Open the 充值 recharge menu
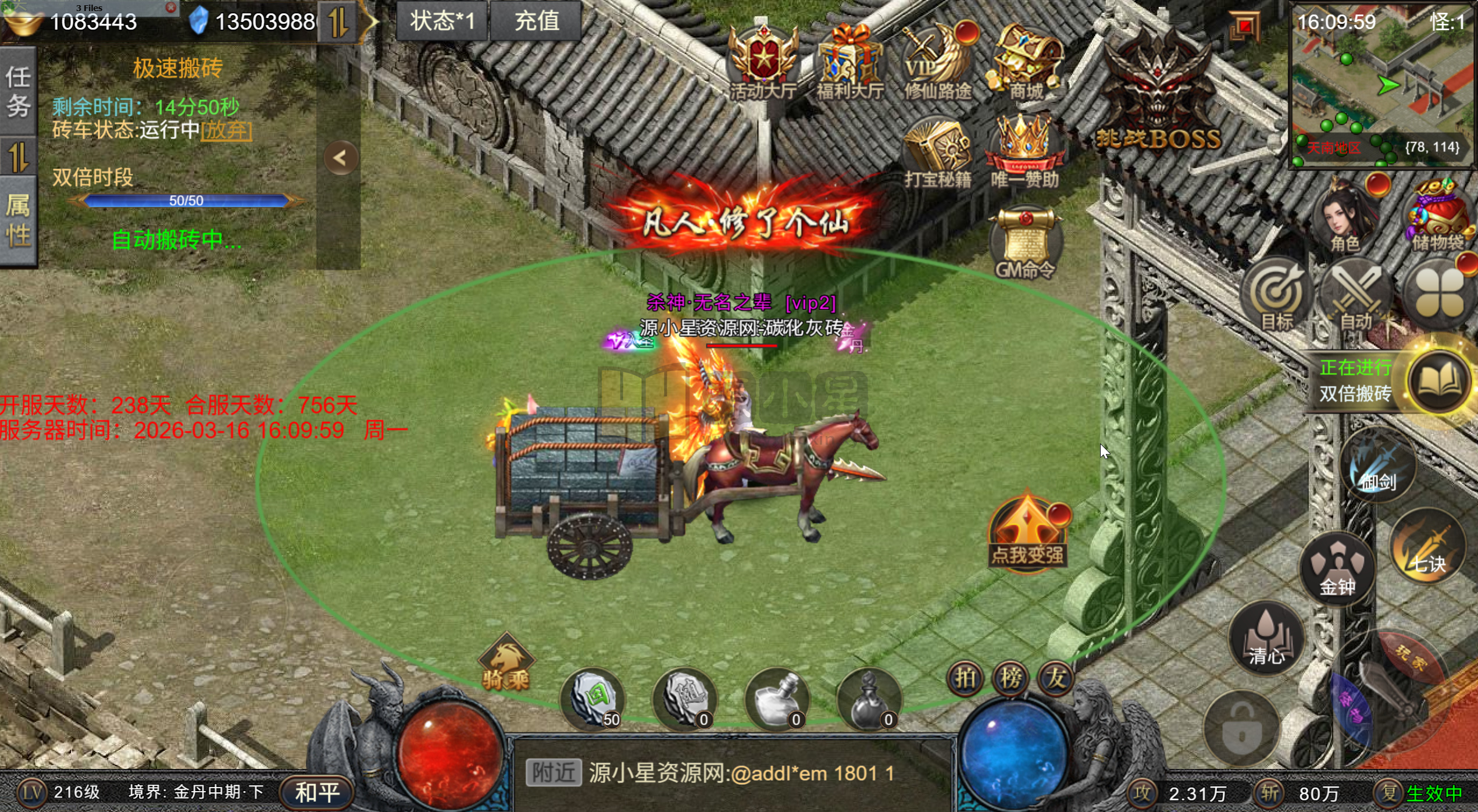Viewport: 1478px width, 812px height. (x=536, y=22)
